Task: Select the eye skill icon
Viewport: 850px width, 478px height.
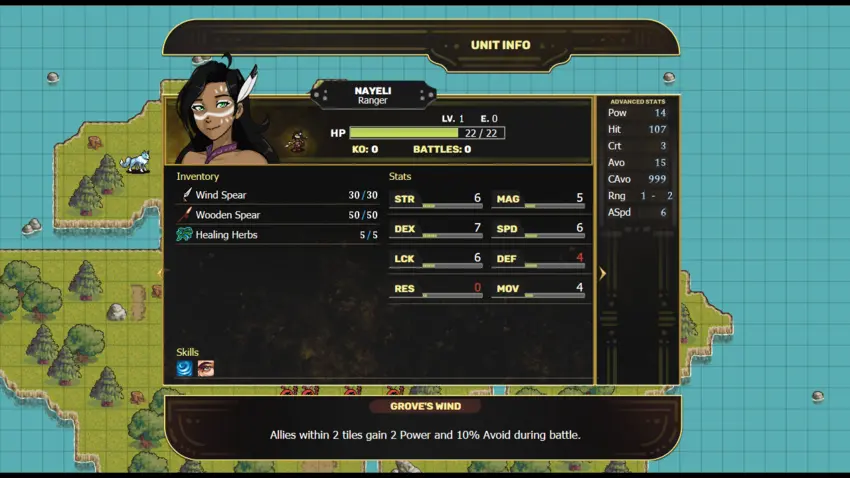Action: tap(205, 368)
